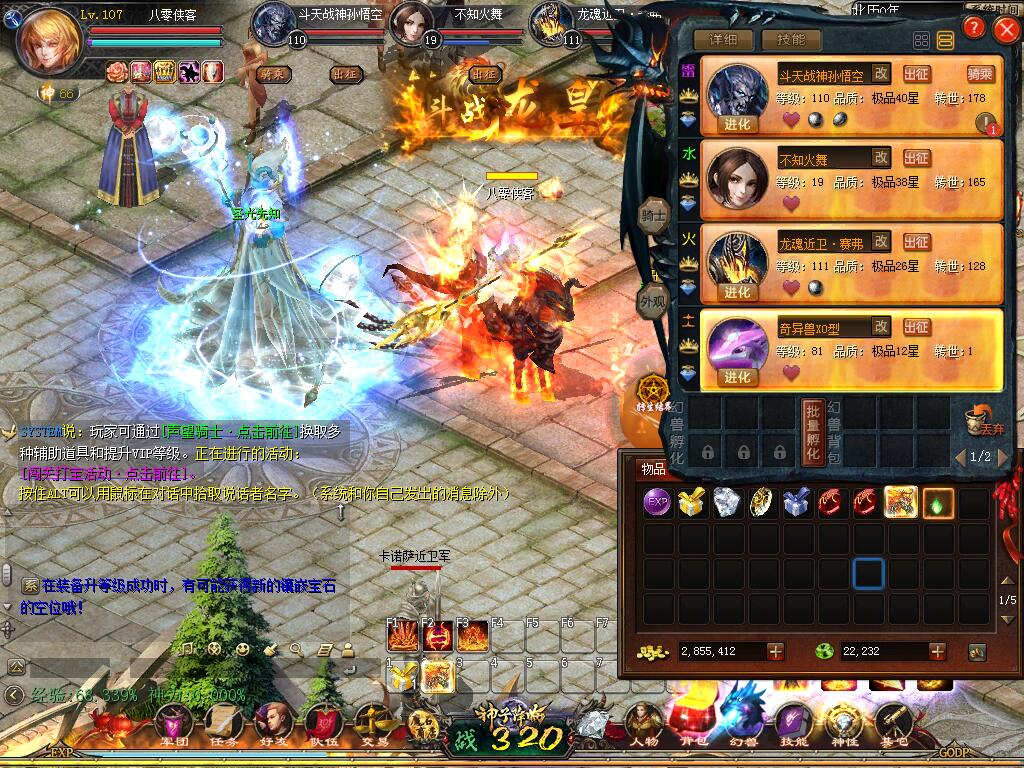Click the plus button beside the gold amount

point(776,651)
